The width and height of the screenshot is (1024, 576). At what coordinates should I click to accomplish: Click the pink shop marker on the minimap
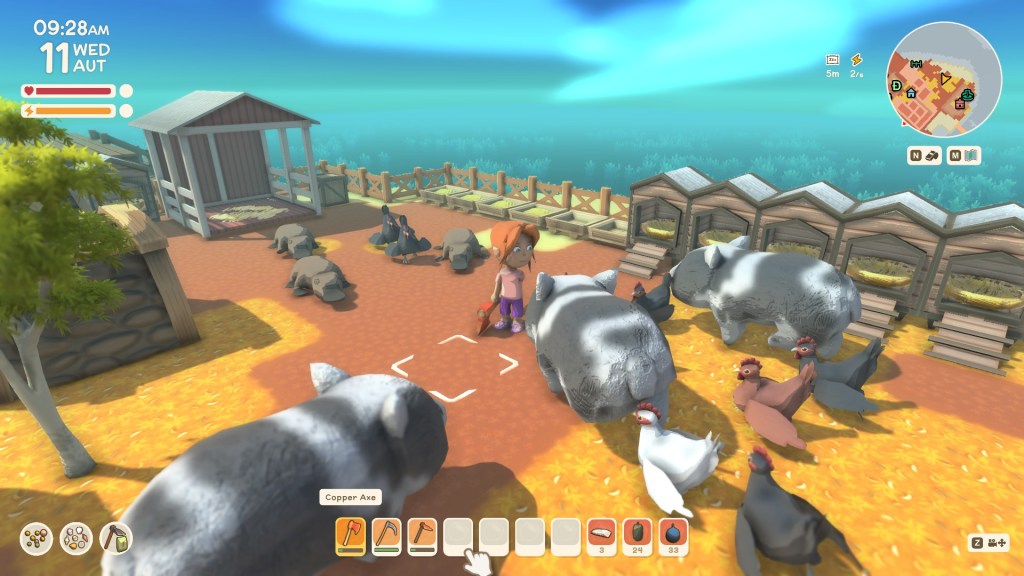point(961,103)
